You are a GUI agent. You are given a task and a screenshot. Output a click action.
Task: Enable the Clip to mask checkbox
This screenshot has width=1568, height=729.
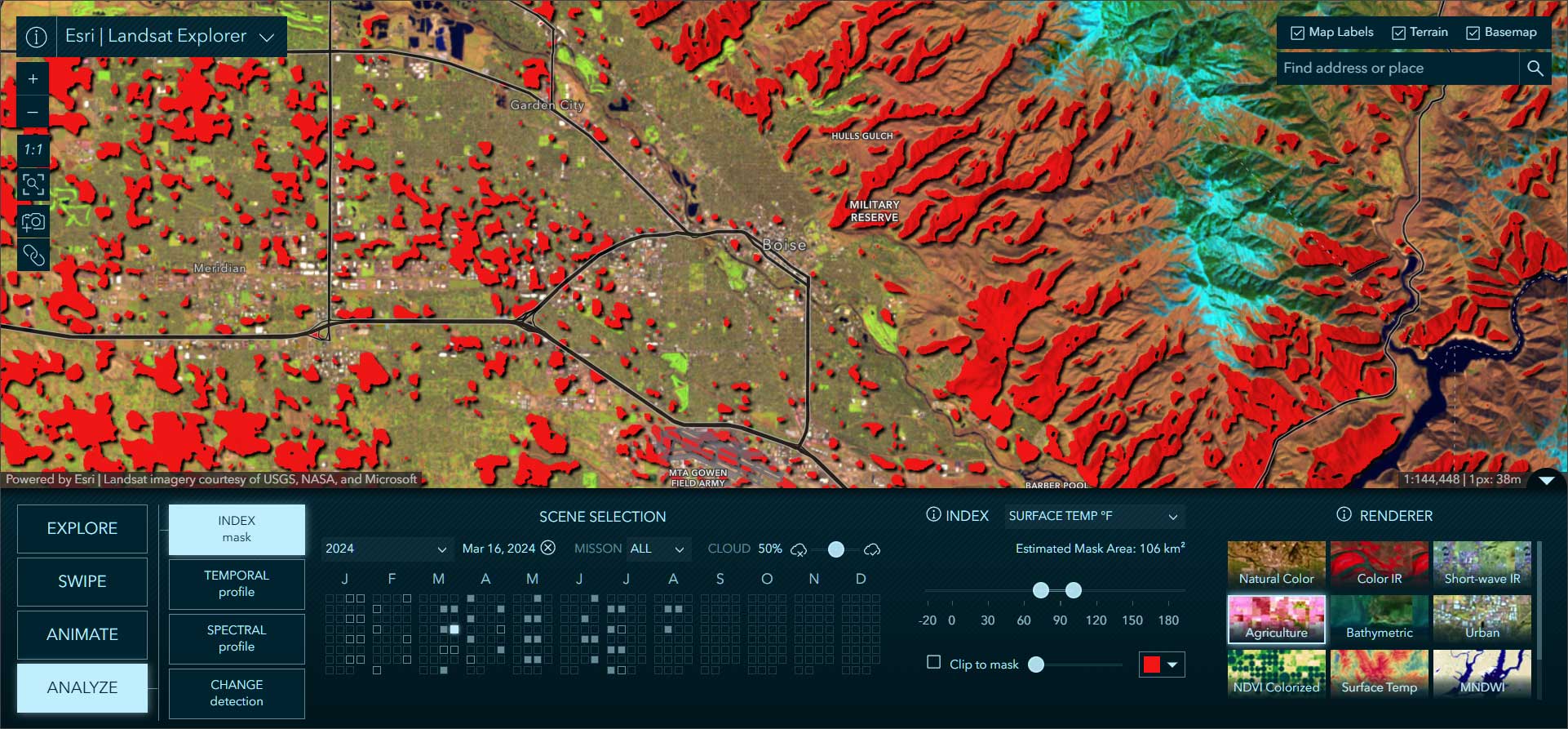click(933, 663)
